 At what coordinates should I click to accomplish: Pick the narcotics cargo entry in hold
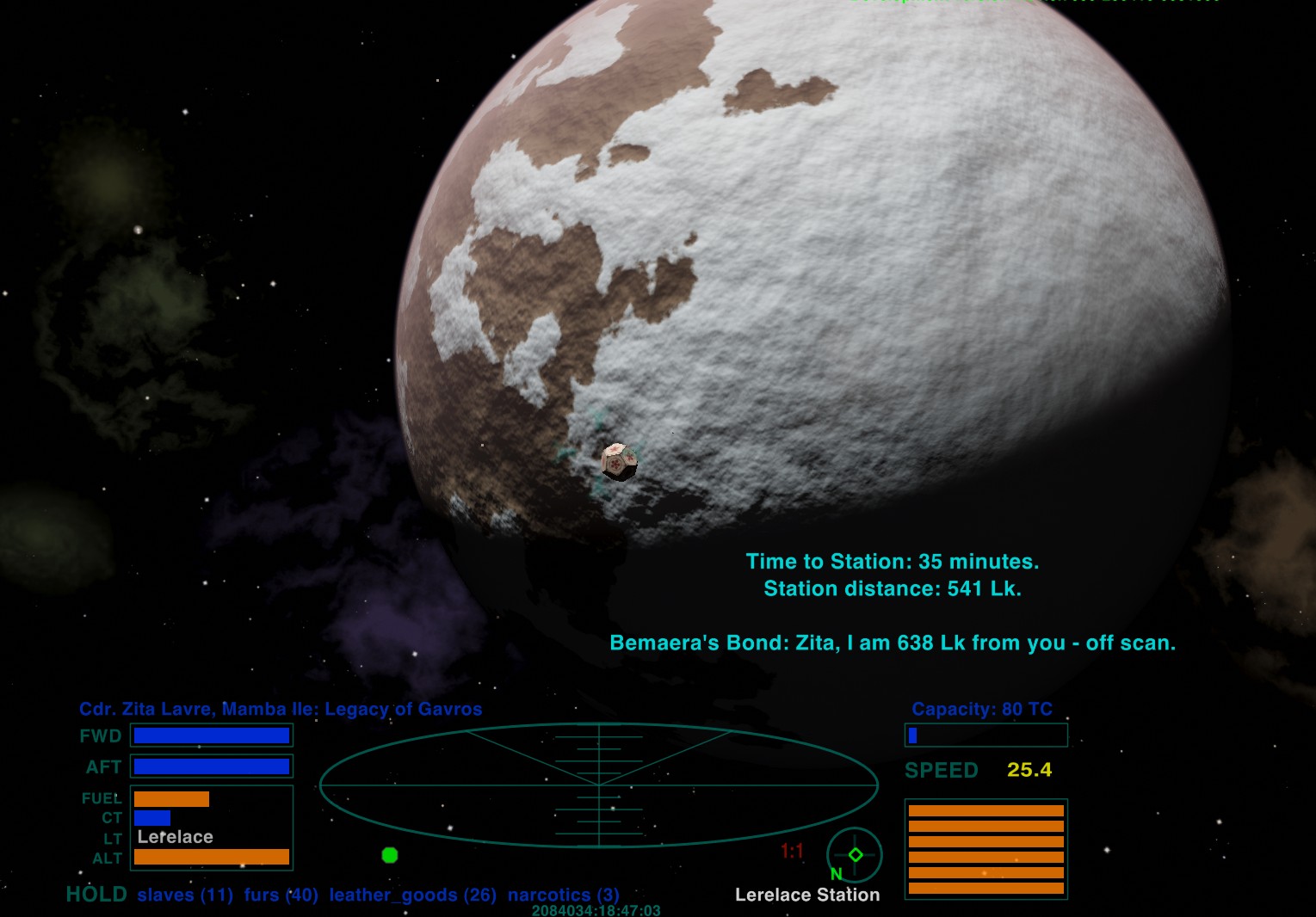click(563, 895)
